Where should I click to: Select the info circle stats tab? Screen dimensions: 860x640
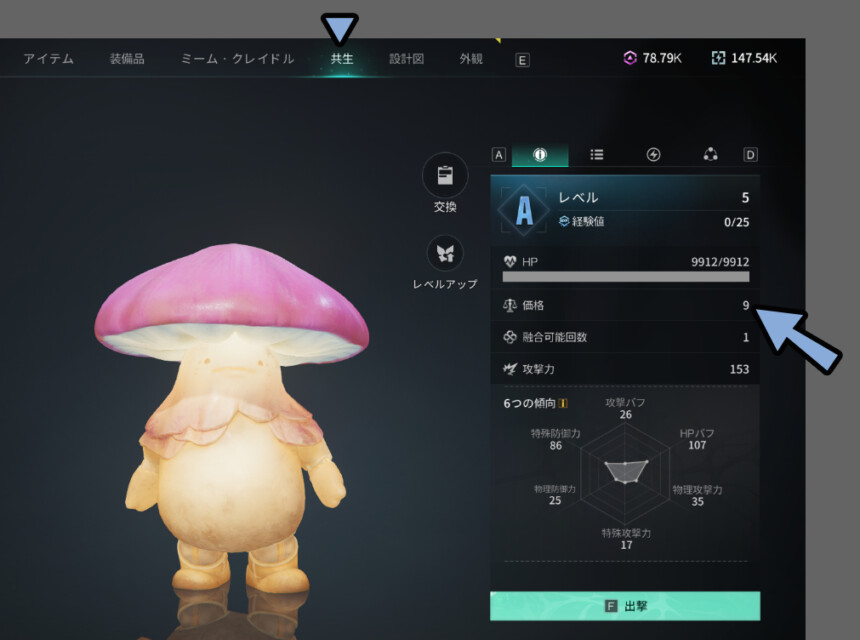pos(540,155)
